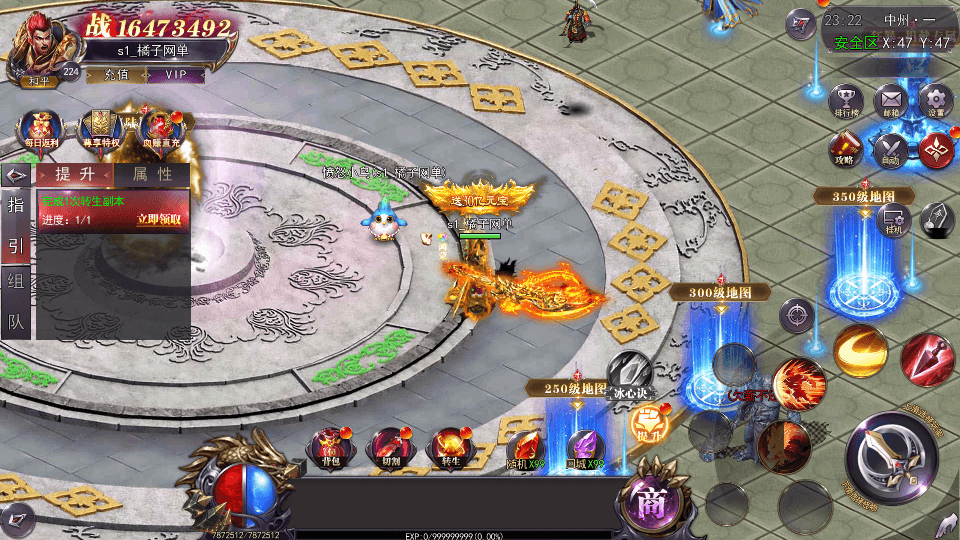Screen dimensions: 960x540
Task: Switch to the 提升 tab
Action: (75, 174)
